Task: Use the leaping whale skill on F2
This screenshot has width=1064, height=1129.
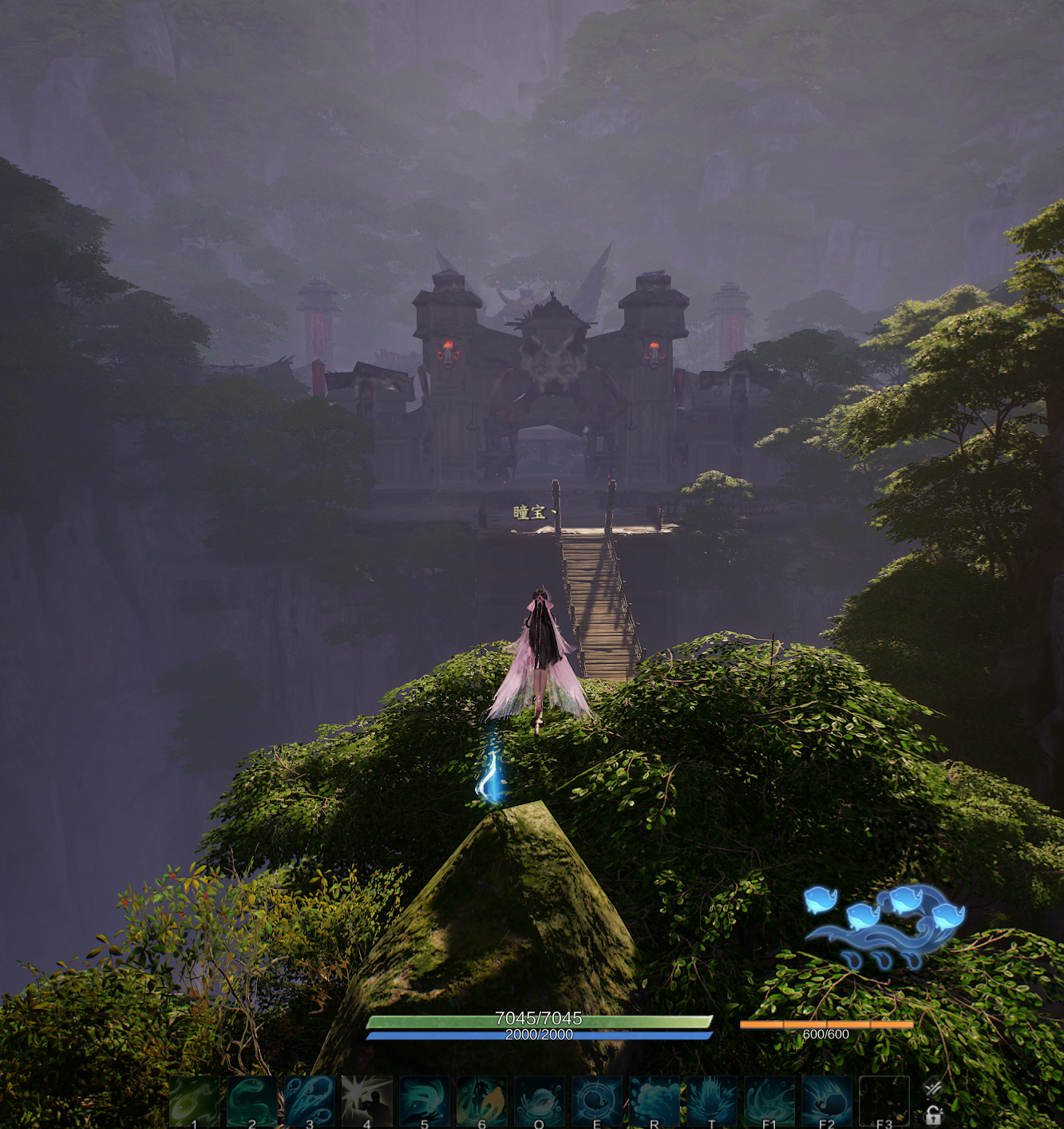Action: click(826, 1102)
